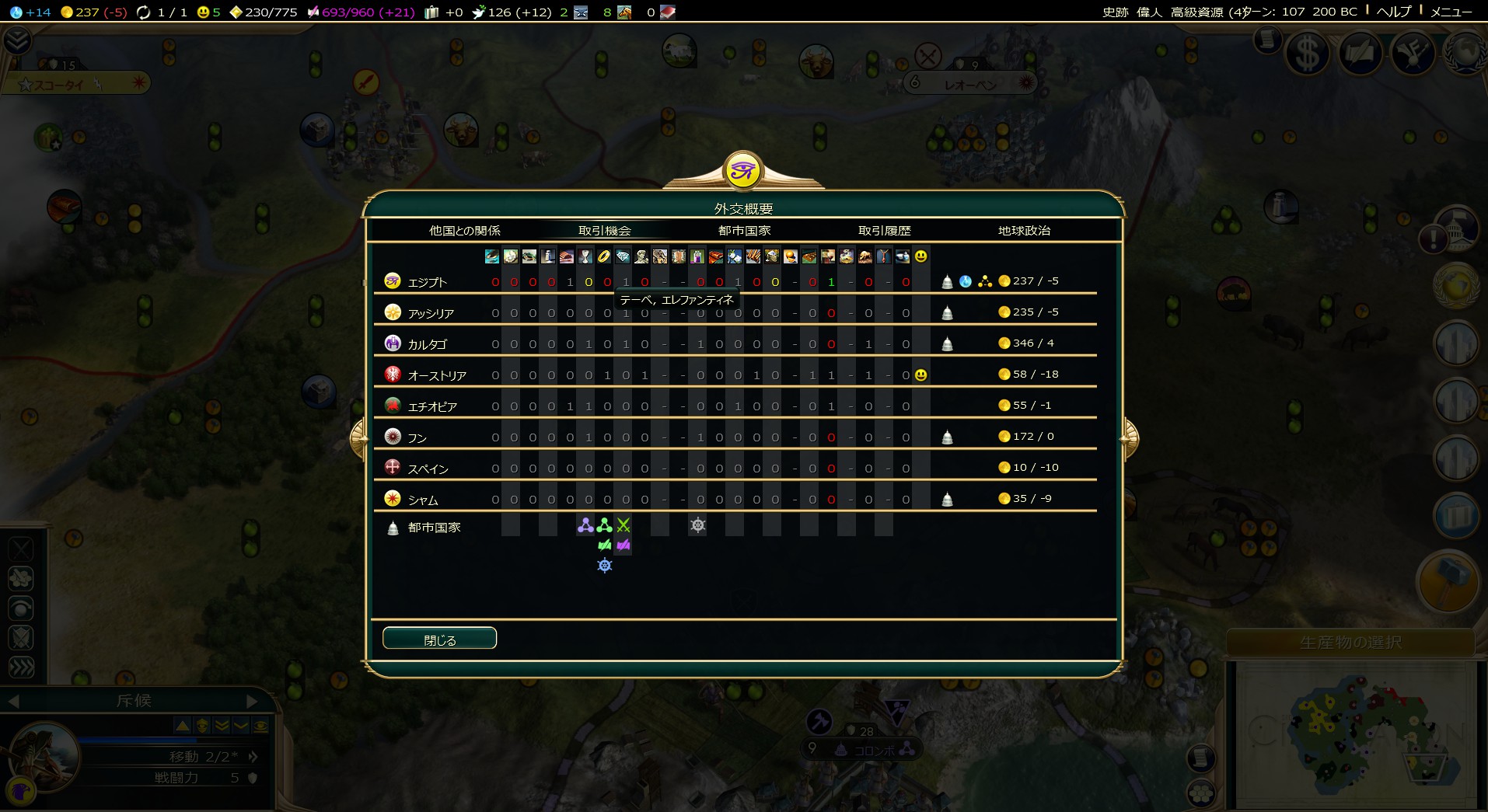
Task: Close the diplomacy overview with 閉じる
Action: click(x=439, y=639)
